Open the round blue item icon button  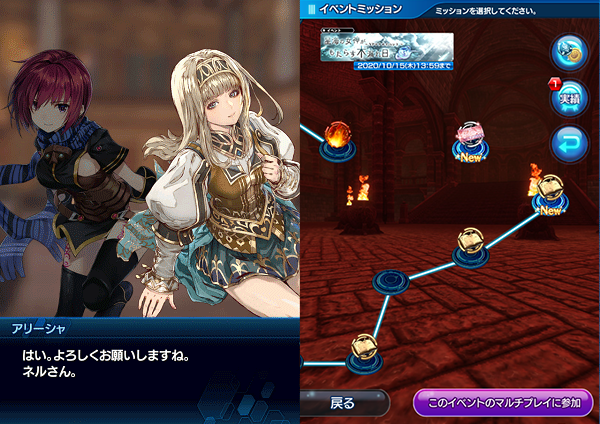pos(570,52)
